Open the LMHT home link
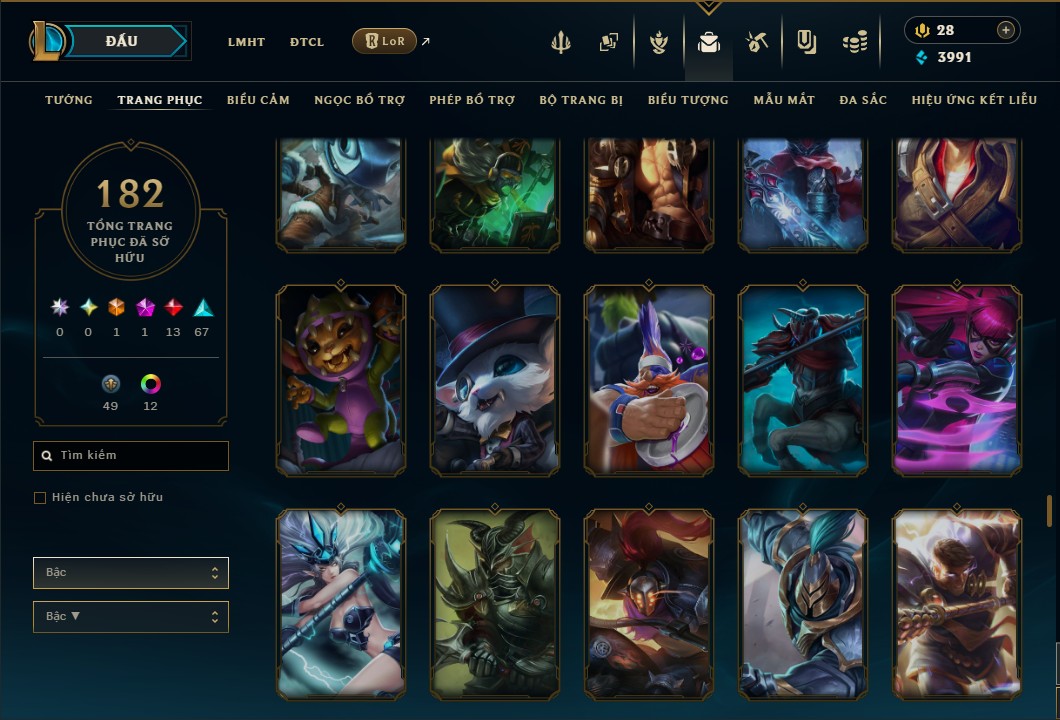1060x720 pixels. coord(246,42)
